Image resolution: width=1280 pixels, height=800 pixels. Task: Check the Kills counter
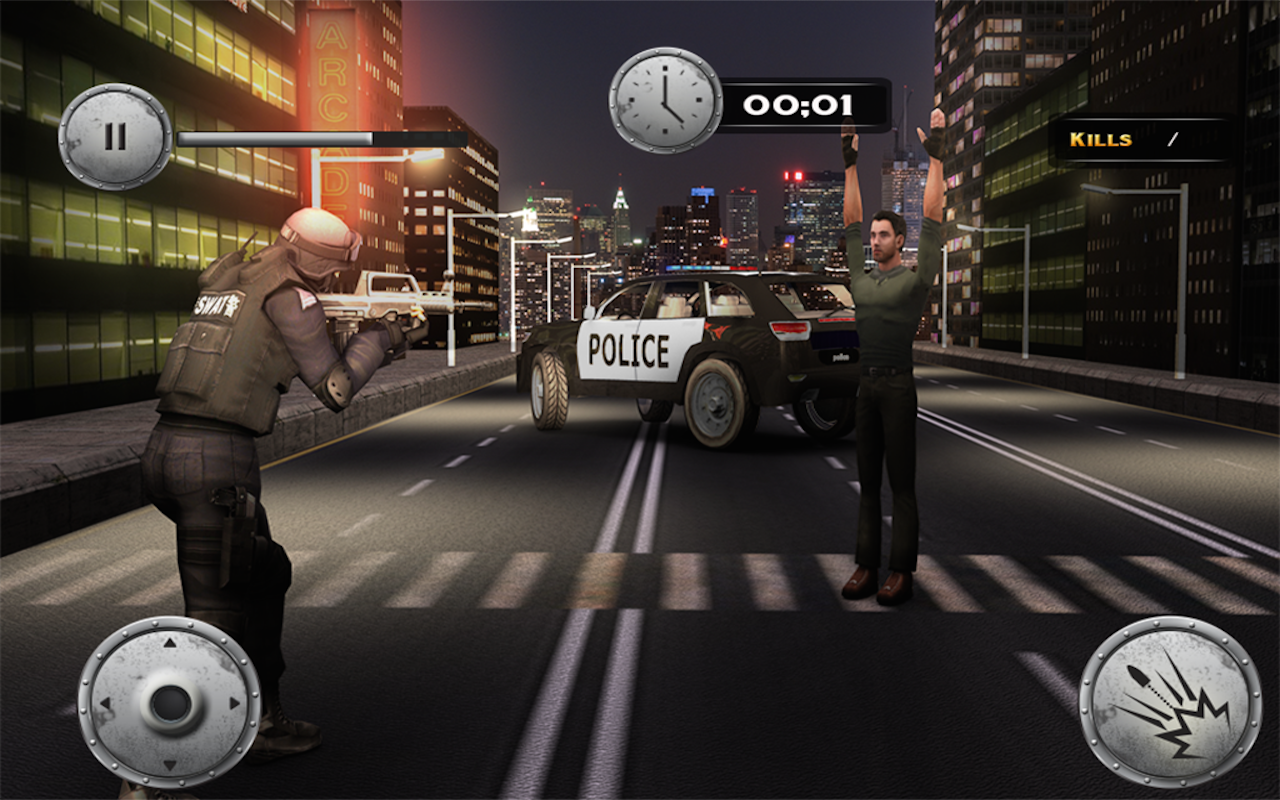pos(1170,140)
